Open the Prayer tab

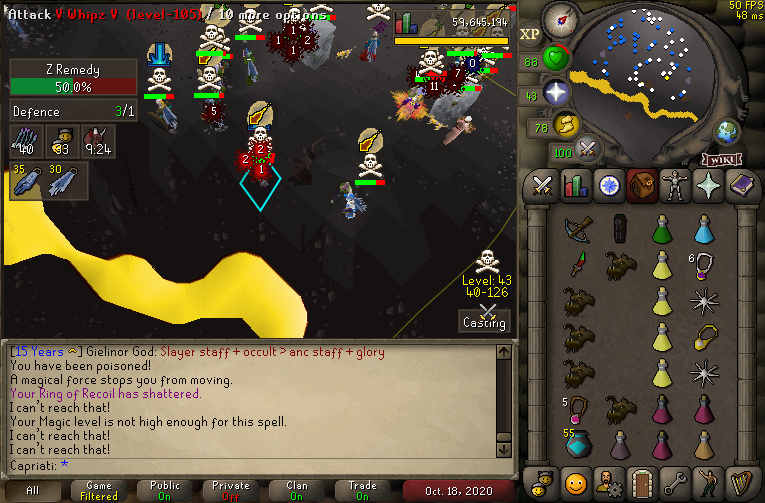tap(708, 186)
